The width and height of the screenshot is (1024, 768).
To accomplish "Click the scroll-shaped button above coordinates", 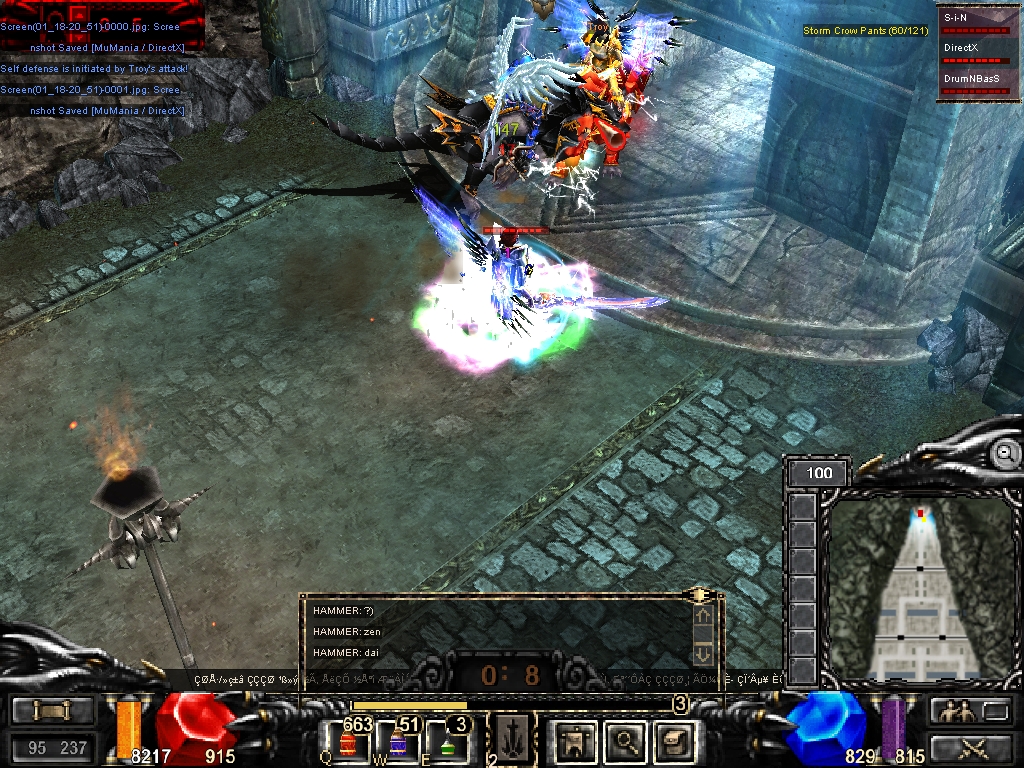I will tap(52, 711).
